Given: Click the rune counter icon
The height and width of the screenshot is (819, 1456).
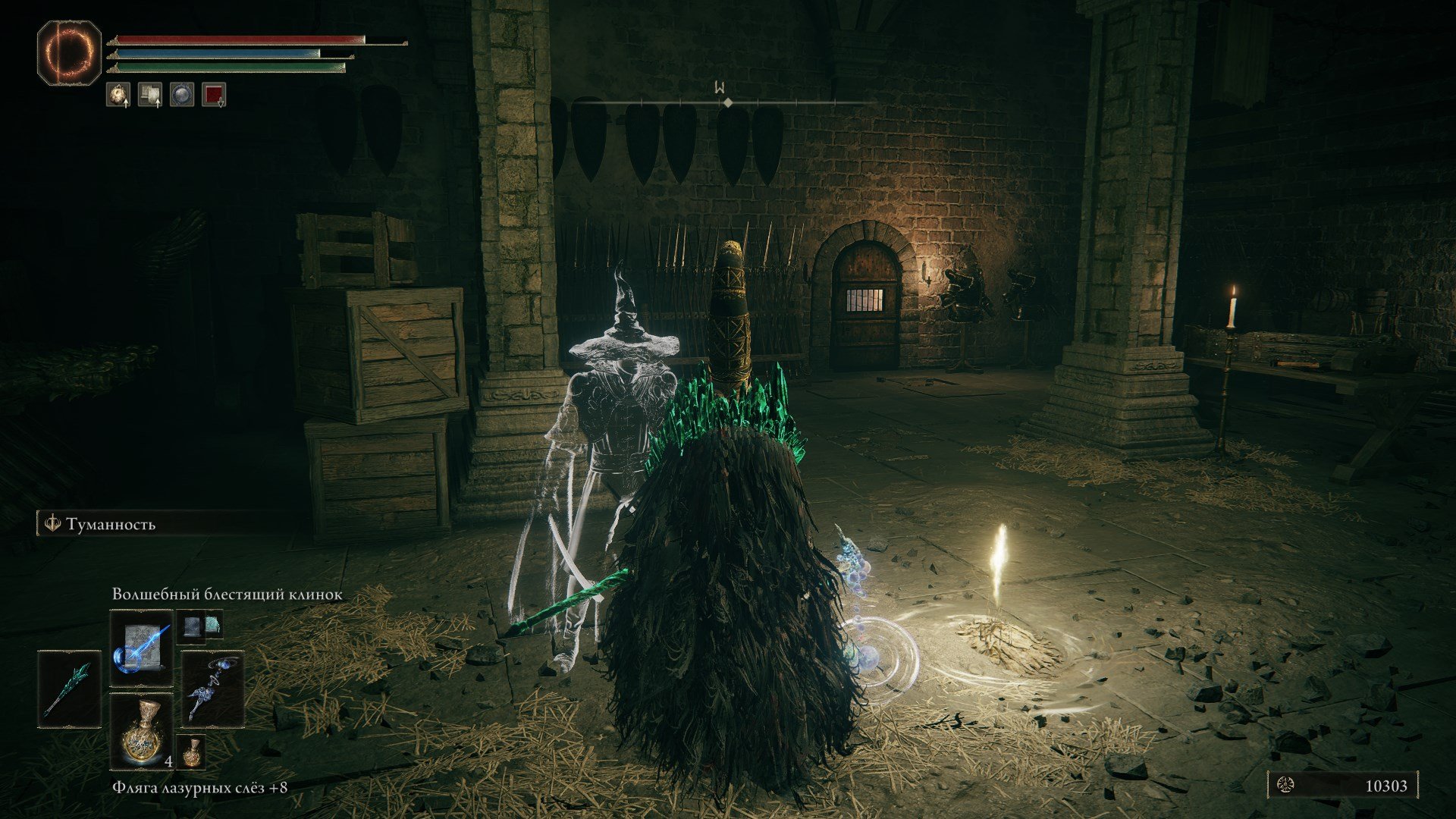Looking at the screenshot, I should point(1286,786).
